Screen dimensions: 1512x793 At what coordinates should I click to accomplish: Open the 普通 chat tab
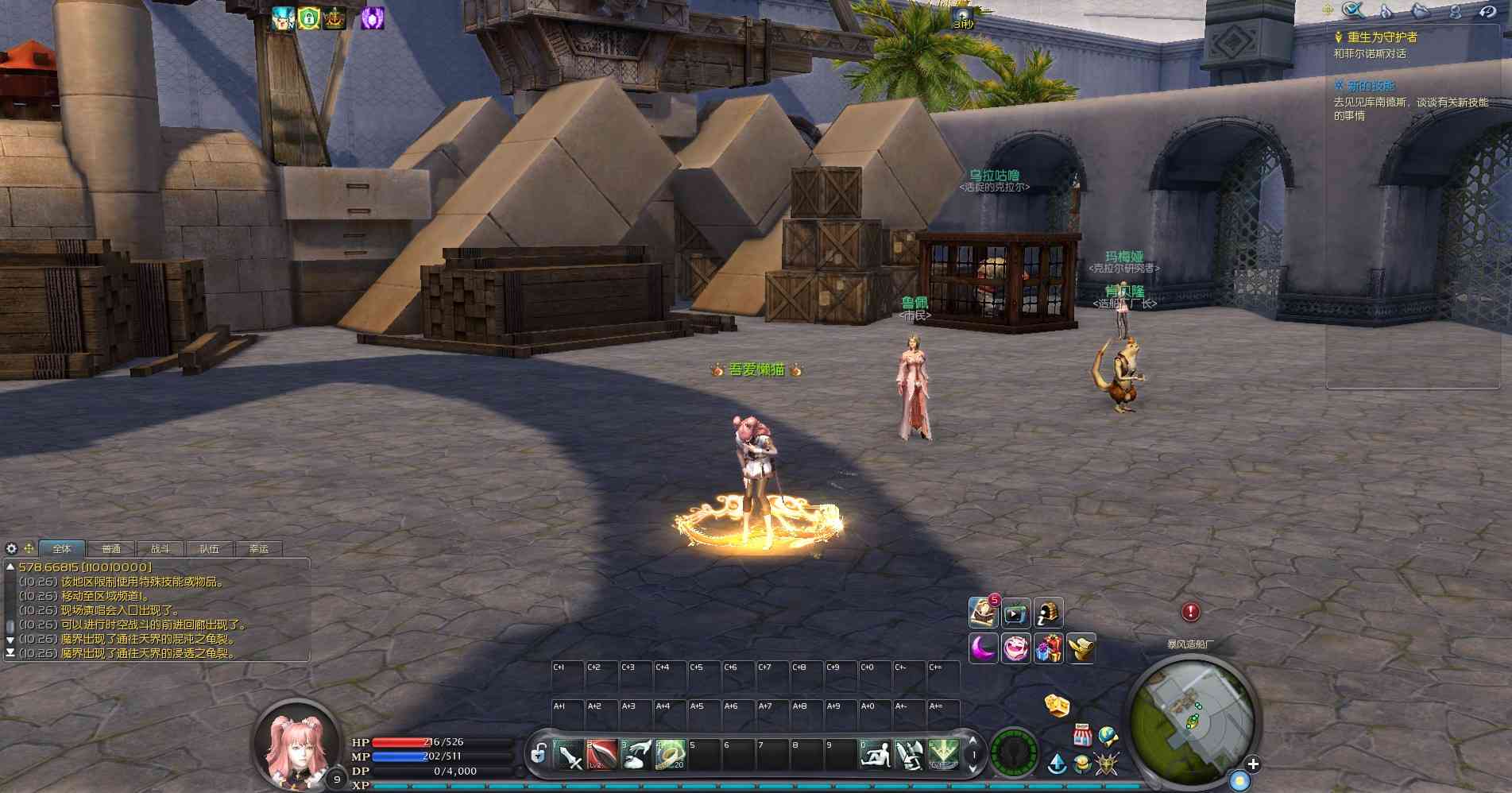(x=111, y=549)
